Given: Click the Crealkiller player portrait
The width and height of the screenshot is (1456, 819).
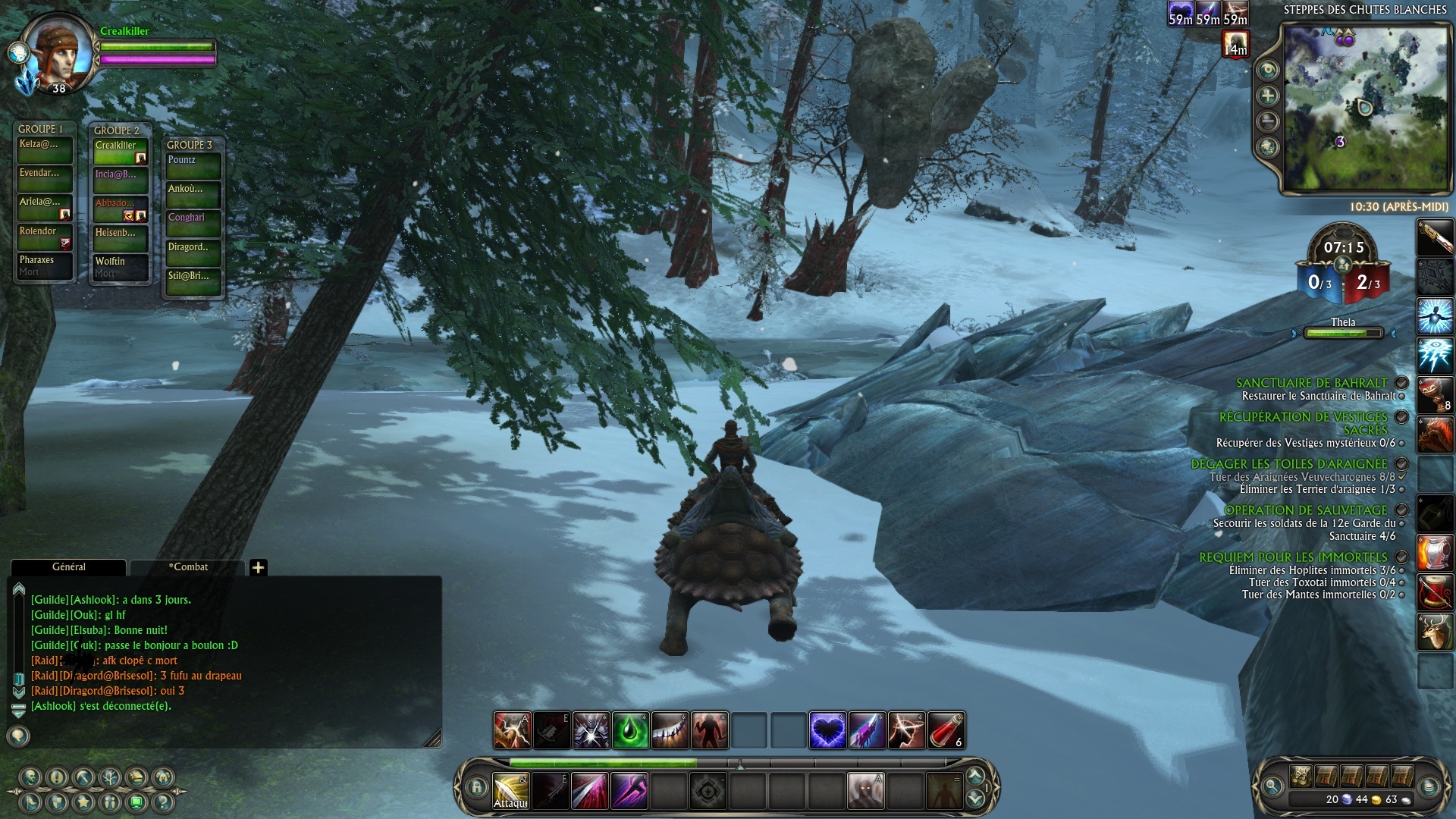Looking at the screenshot, I should 58,53.
